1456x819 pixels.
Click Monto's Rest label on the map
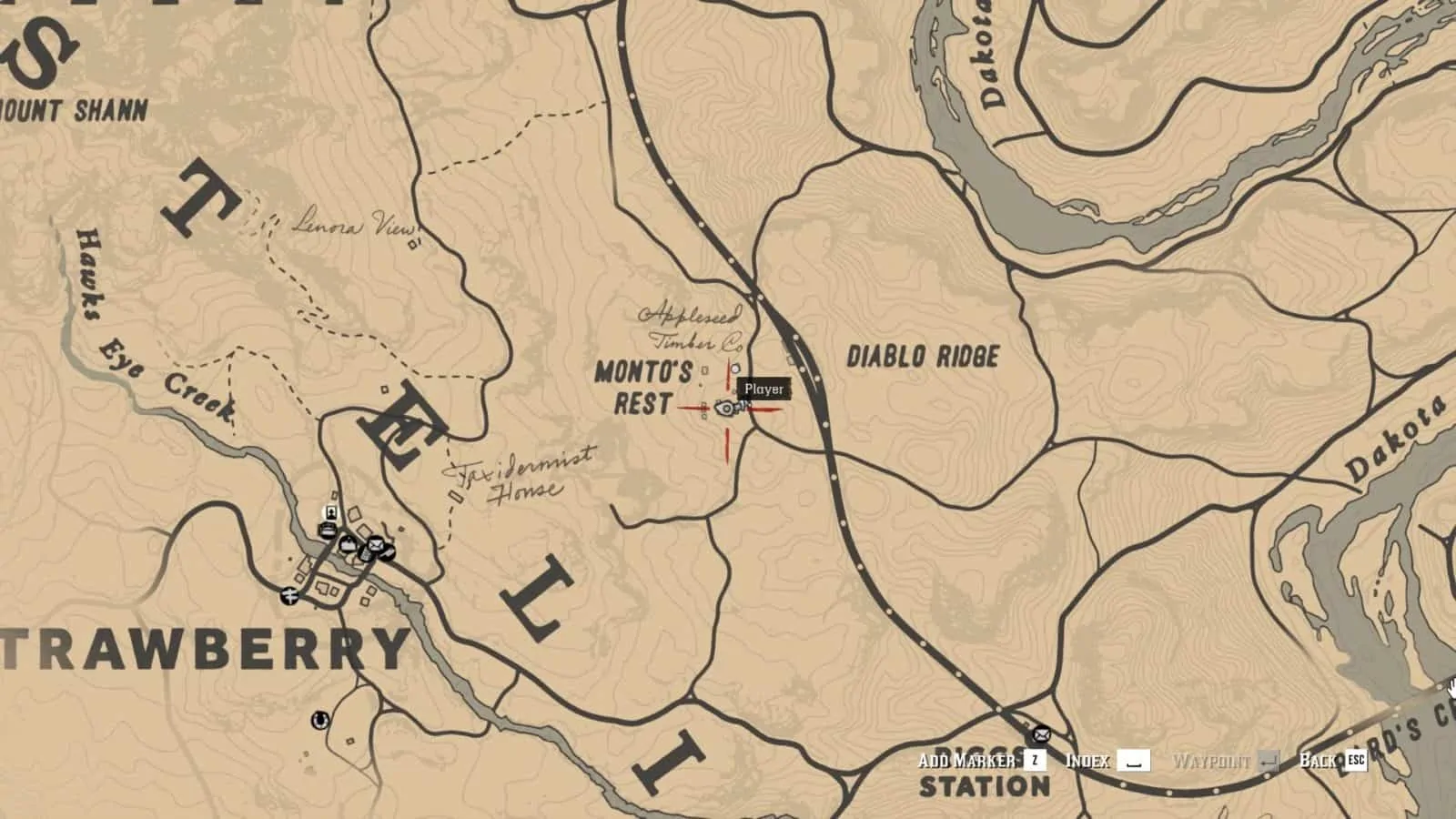(x=642, y=387)
